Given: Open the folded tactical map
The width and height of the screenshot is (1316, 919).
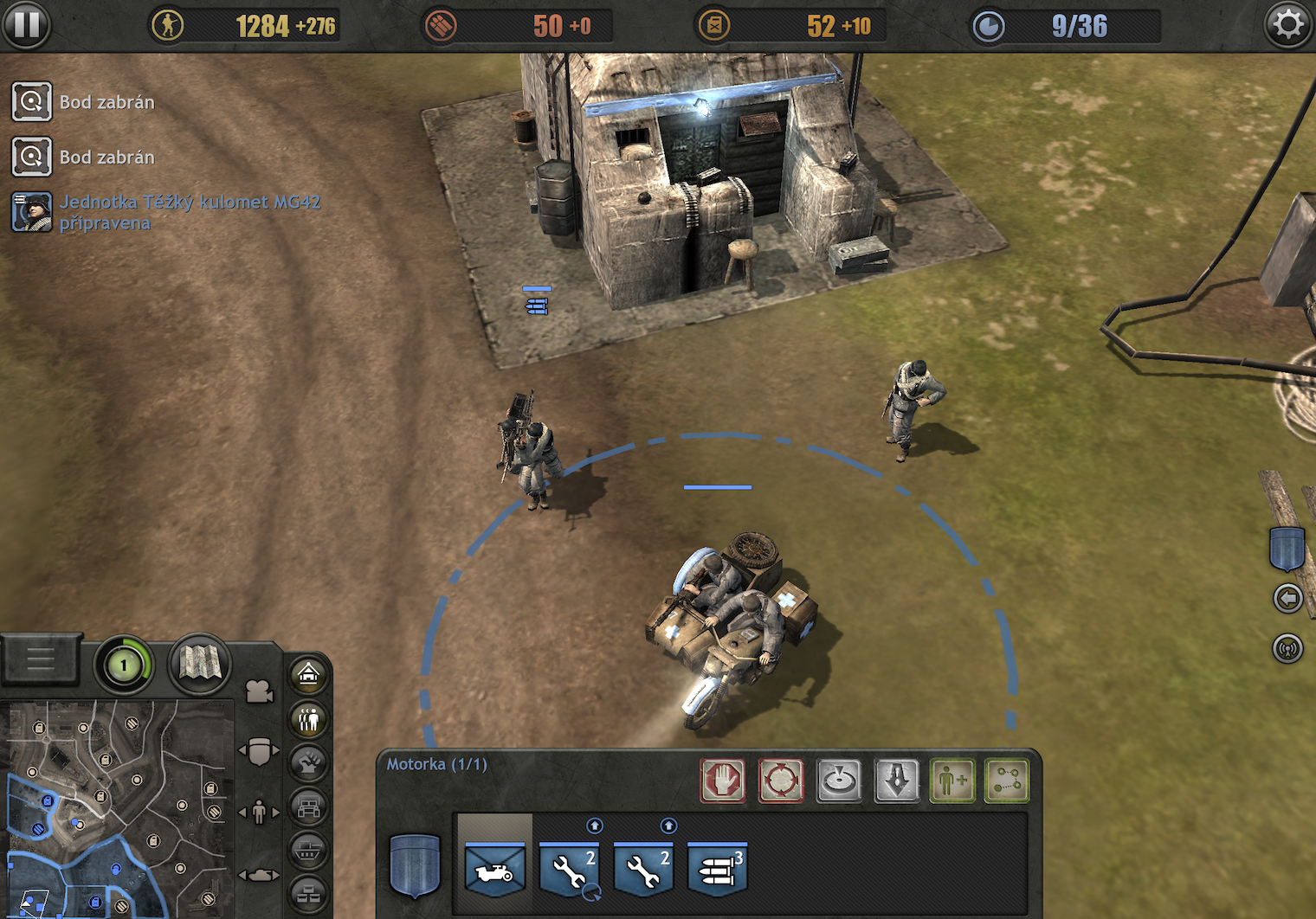Looking at the screenshot, I should click(200, 664).
